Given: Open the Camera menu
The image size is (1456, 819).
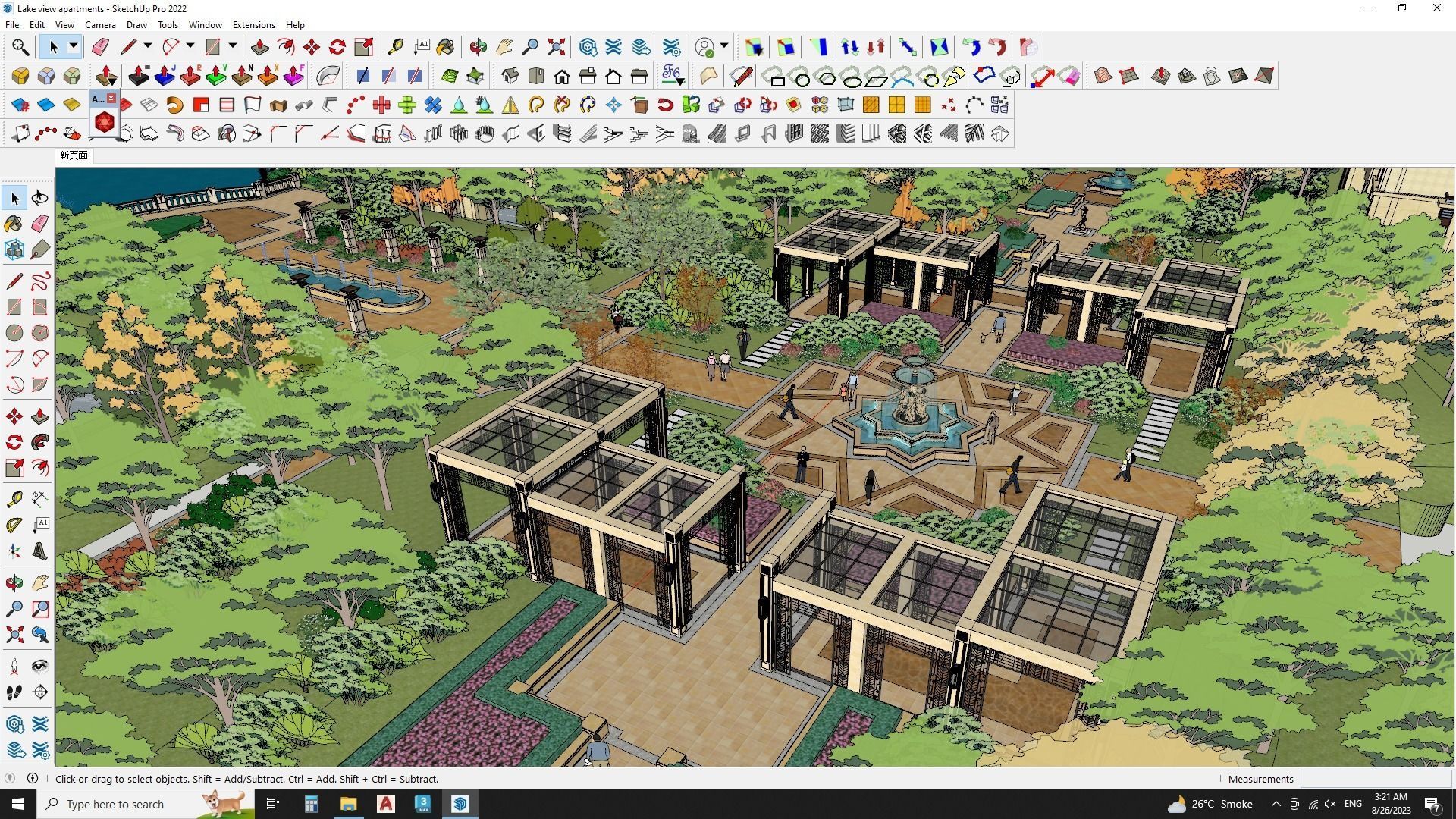Looking at the screenshot, I should coord(100,25).
